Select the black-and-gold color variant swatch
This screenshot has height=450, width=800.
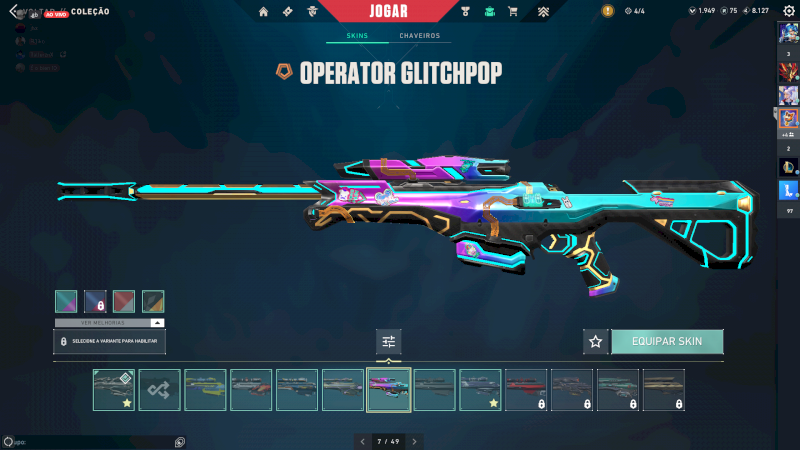pos(153,301)
